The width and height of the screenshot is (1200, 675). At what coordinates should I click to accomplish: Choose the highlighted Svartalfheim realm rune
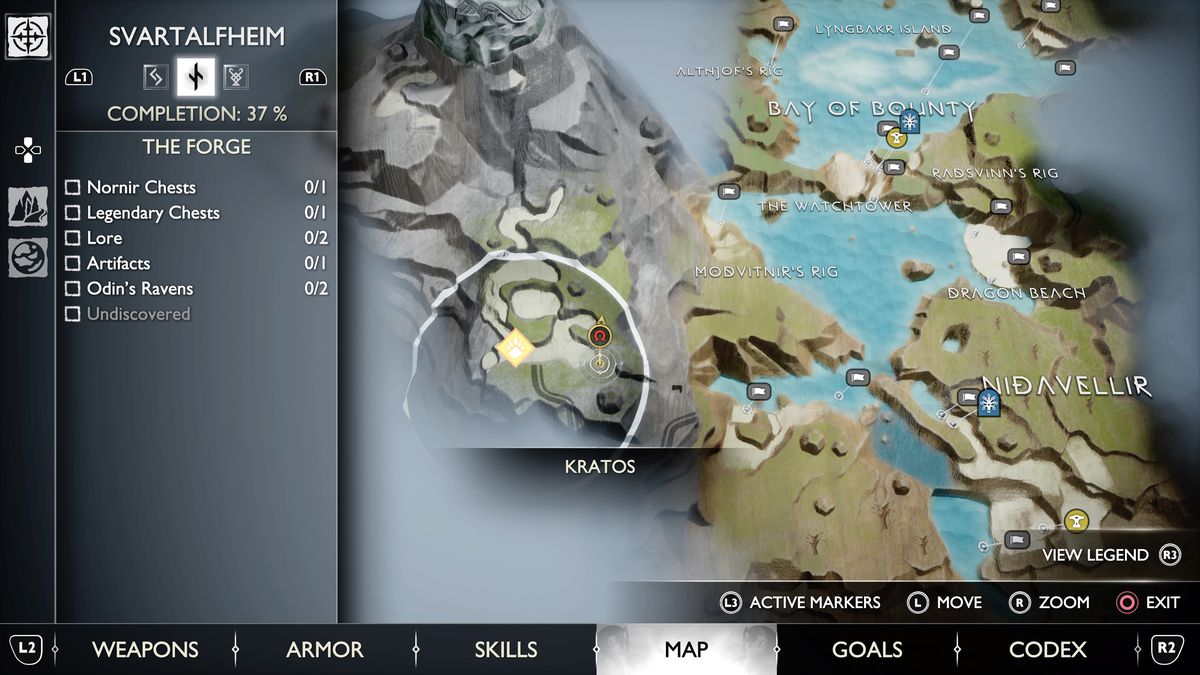click(x=195, y=76)
